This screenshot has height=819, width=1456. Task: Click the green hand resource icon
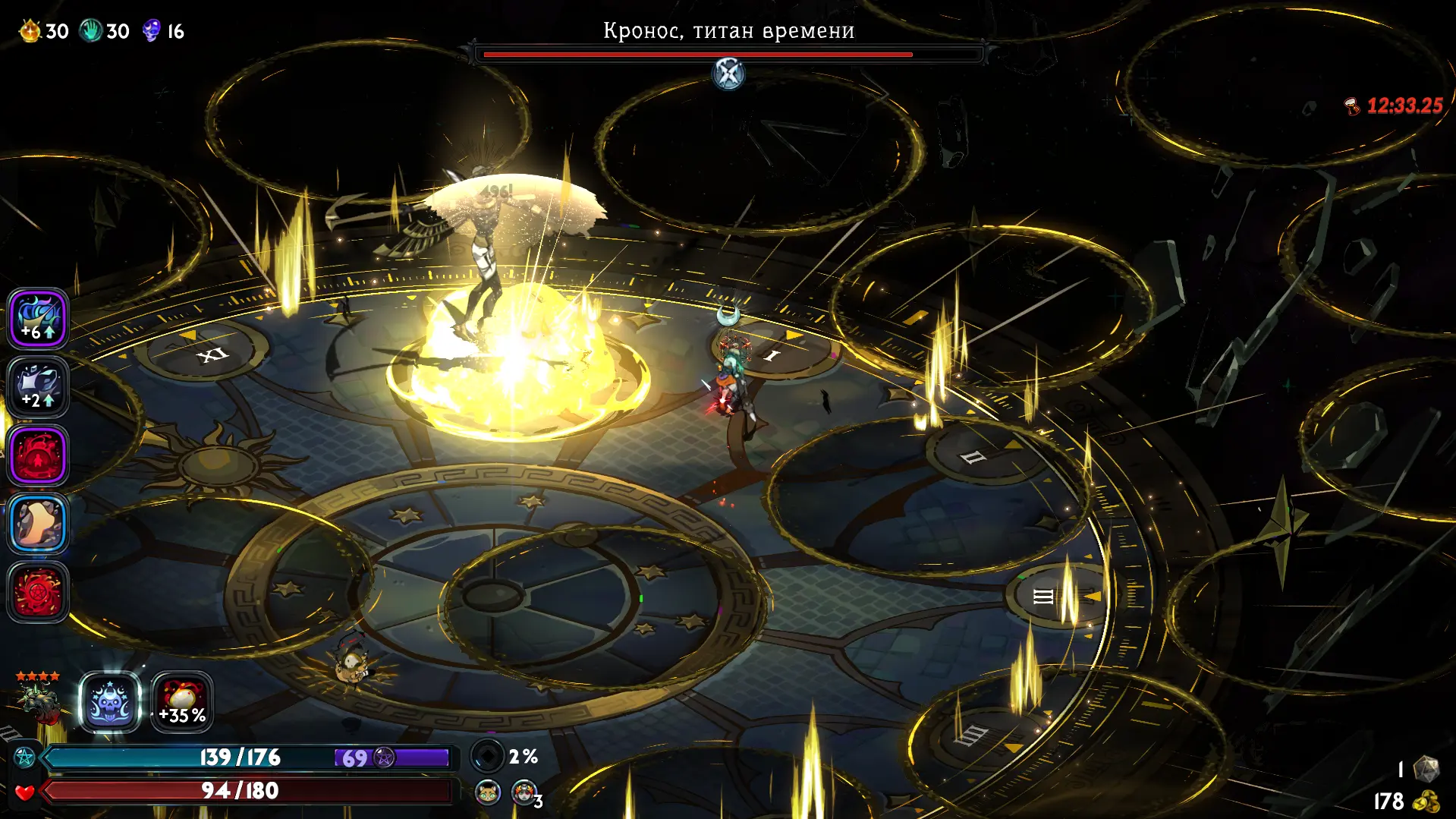click(91, 31)
